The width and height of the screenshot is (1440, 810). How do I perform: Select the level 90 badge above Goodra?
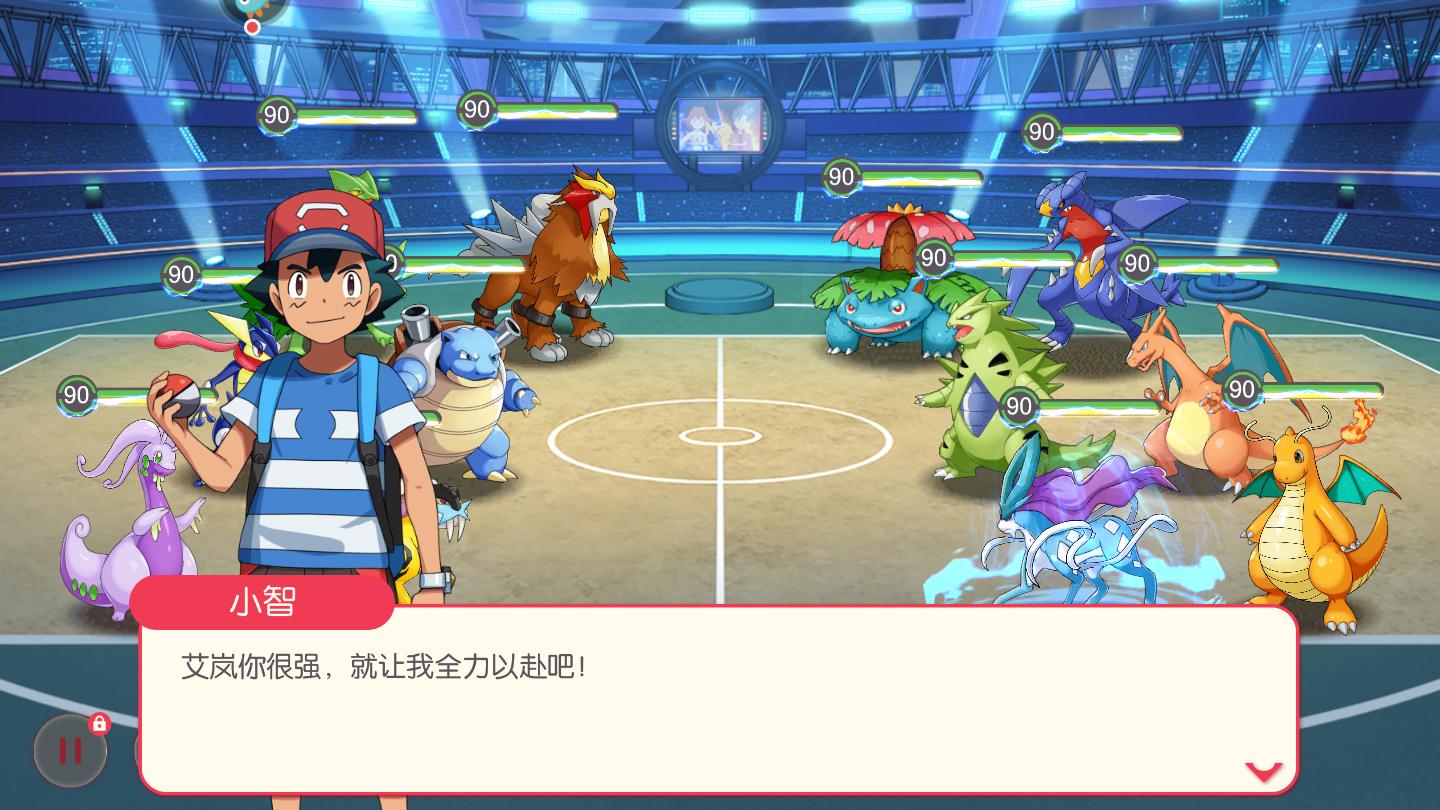point(77,396)
